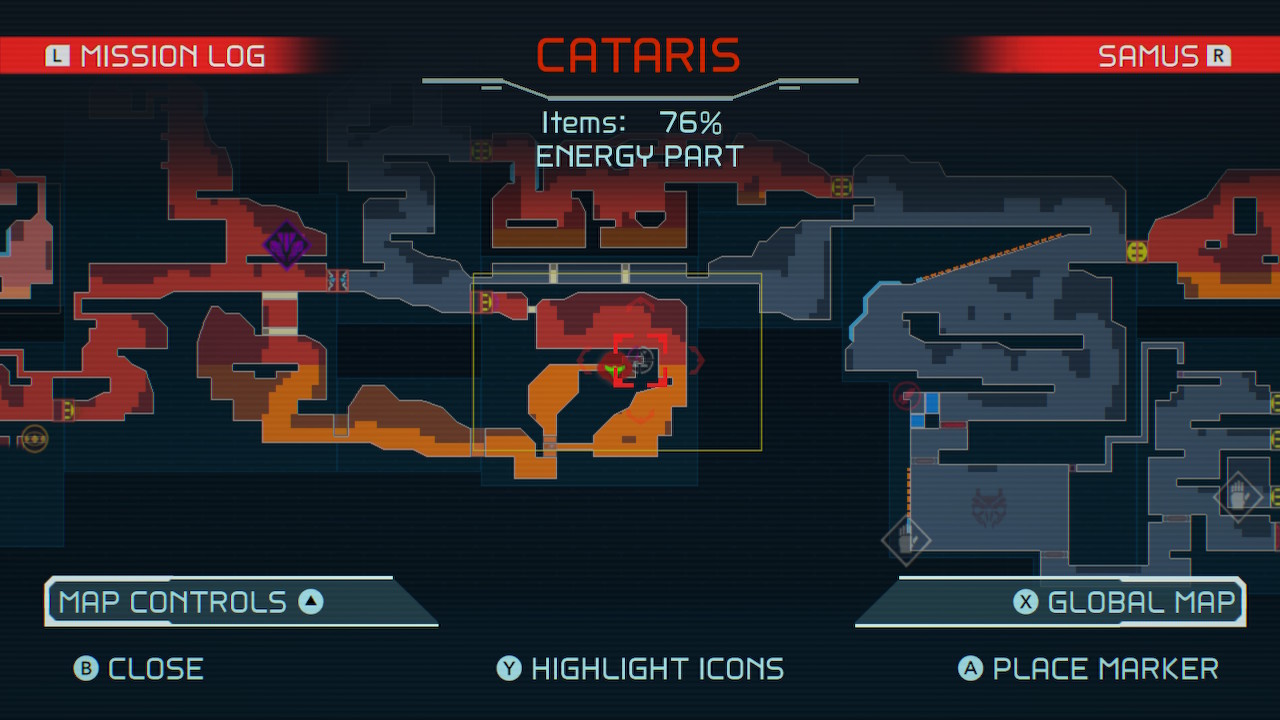Click the Items 76% completion indicator
Image resolution: width=1280 pixels, height=720 pixels.
pyautogui.click(x=640, y=122)
